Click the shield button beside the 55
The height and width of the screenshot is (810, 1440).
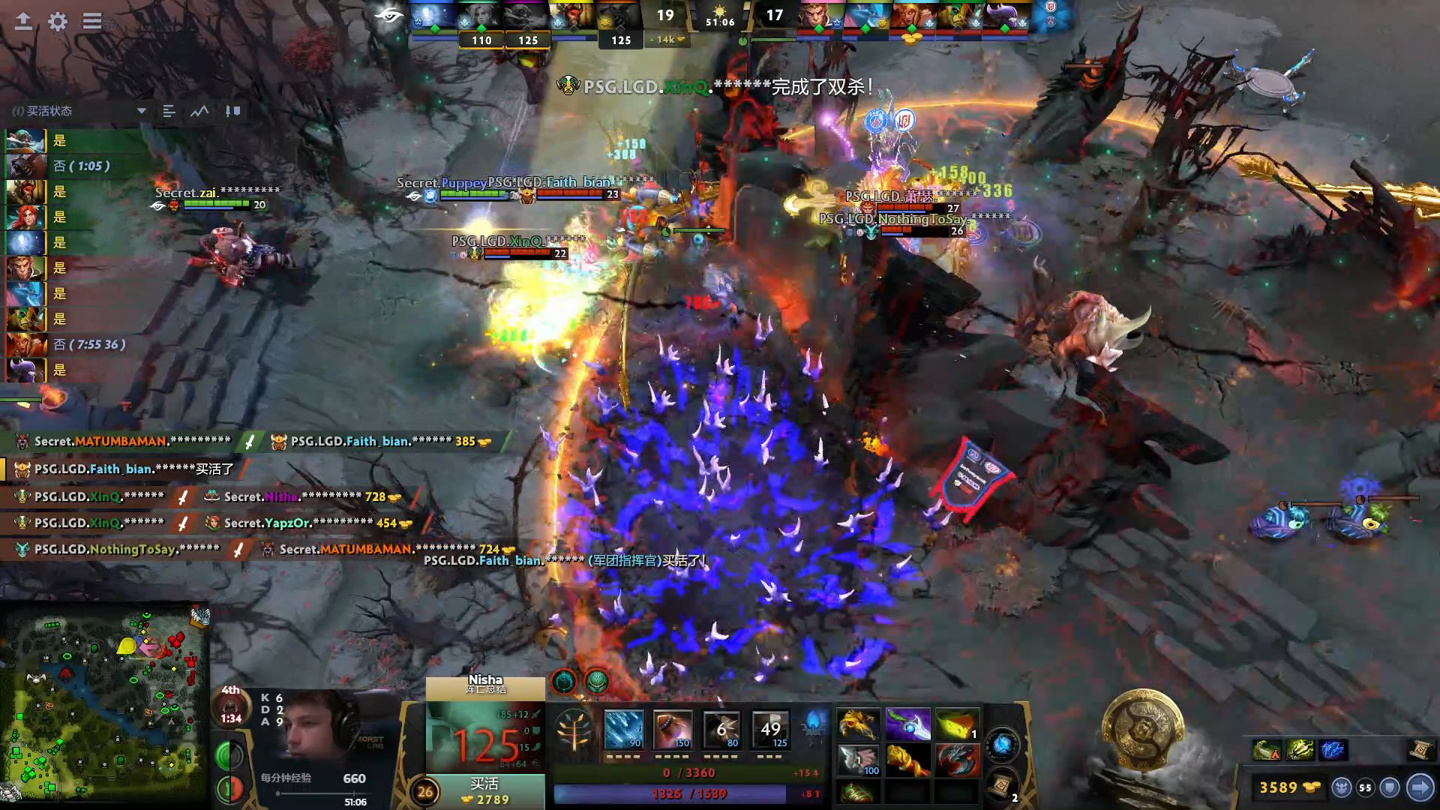click(1390, 788)
